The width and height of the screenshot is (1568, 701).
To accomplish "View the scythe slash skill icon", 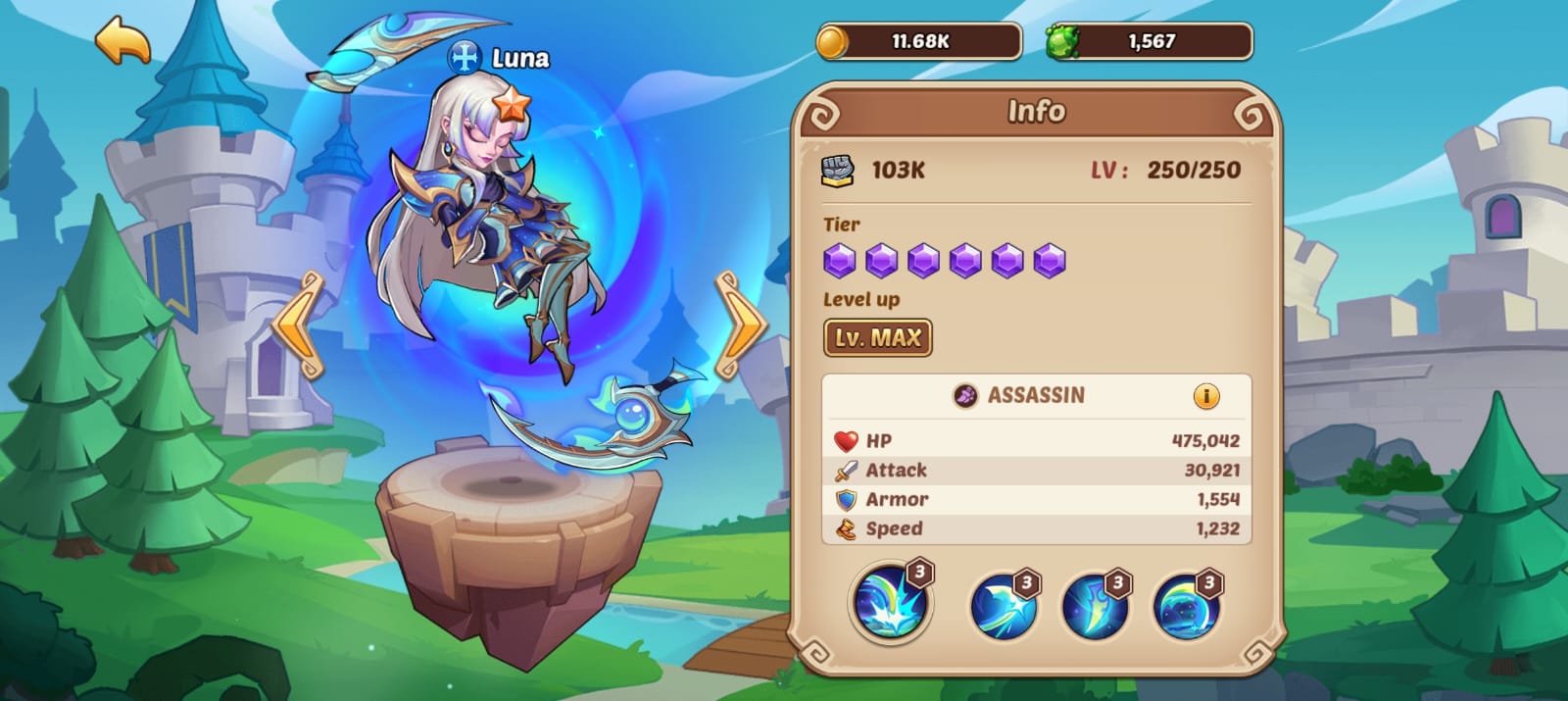I will (x=1003, y=605).
